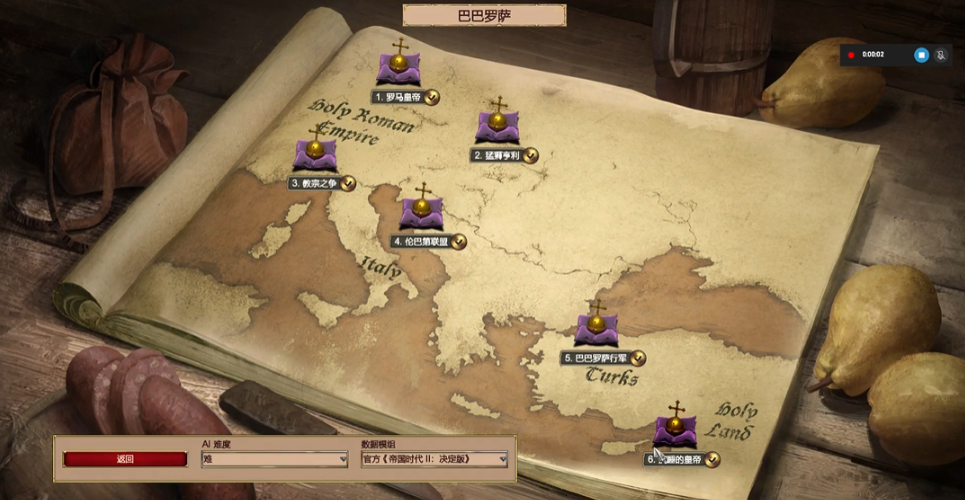Select scenario 6 in the Holy Land
The height and width of the screenshot is (500, 965).
click(676, 432)
